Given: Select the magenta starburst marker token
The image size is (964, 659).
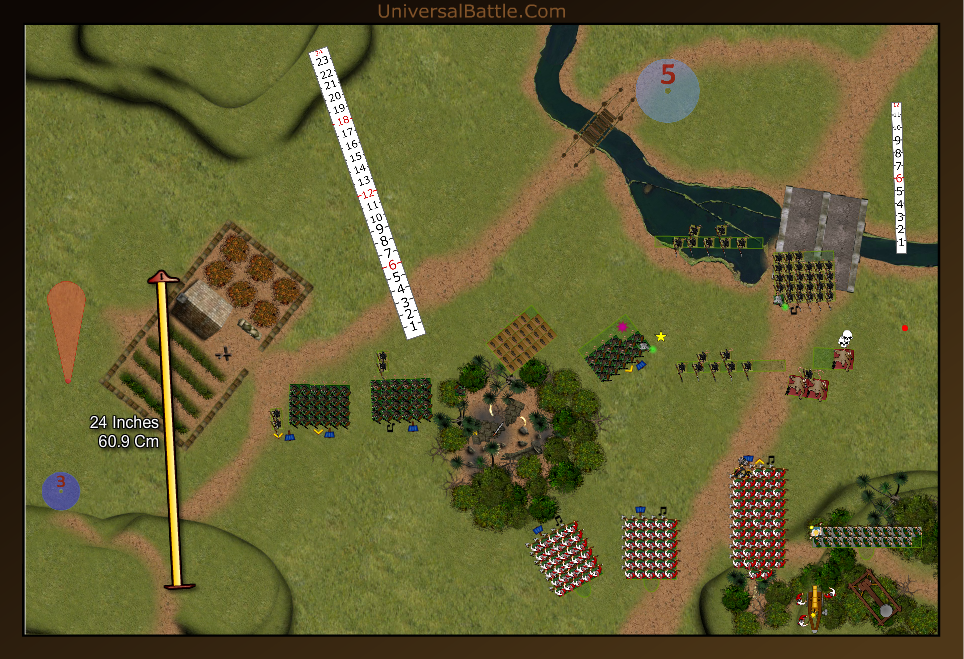Looking at the screenshot, I should click(x=622, y=327).
